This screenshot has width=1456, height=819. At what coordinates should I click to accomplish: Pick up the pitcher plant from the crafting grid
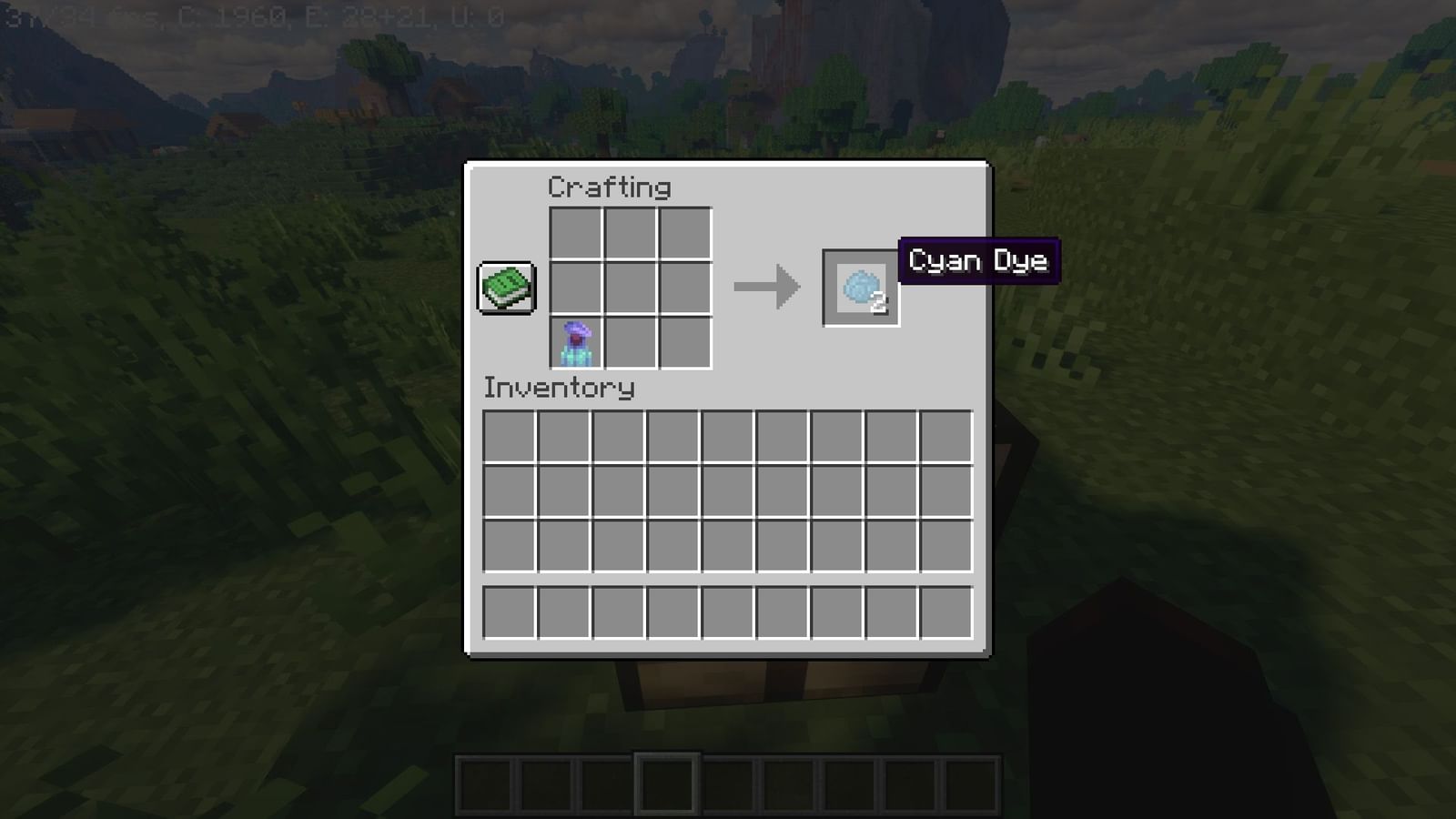575,342
